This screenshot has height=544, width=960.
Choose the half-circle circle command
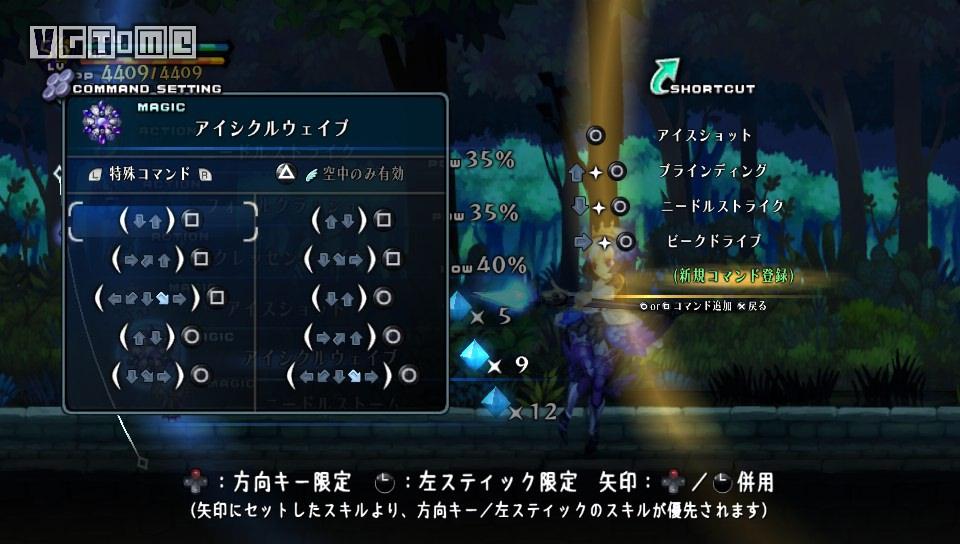pos(351,376)
